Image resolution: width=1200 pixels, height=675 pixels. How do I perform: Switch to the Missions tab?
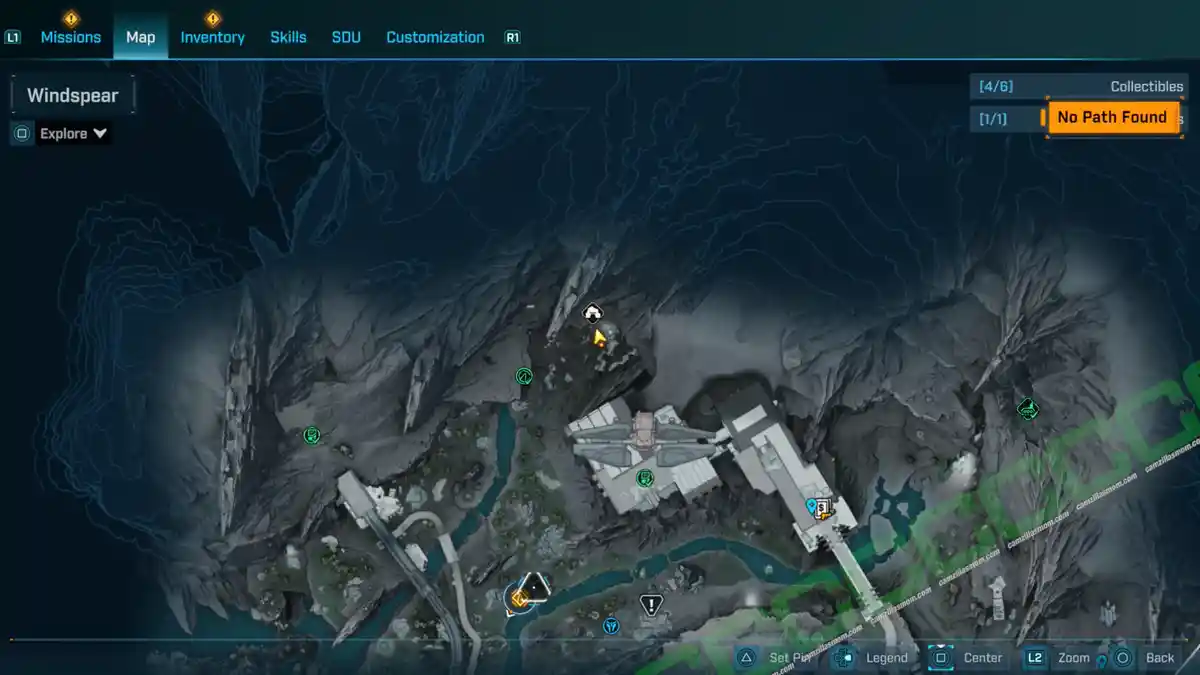pos(70,37)
